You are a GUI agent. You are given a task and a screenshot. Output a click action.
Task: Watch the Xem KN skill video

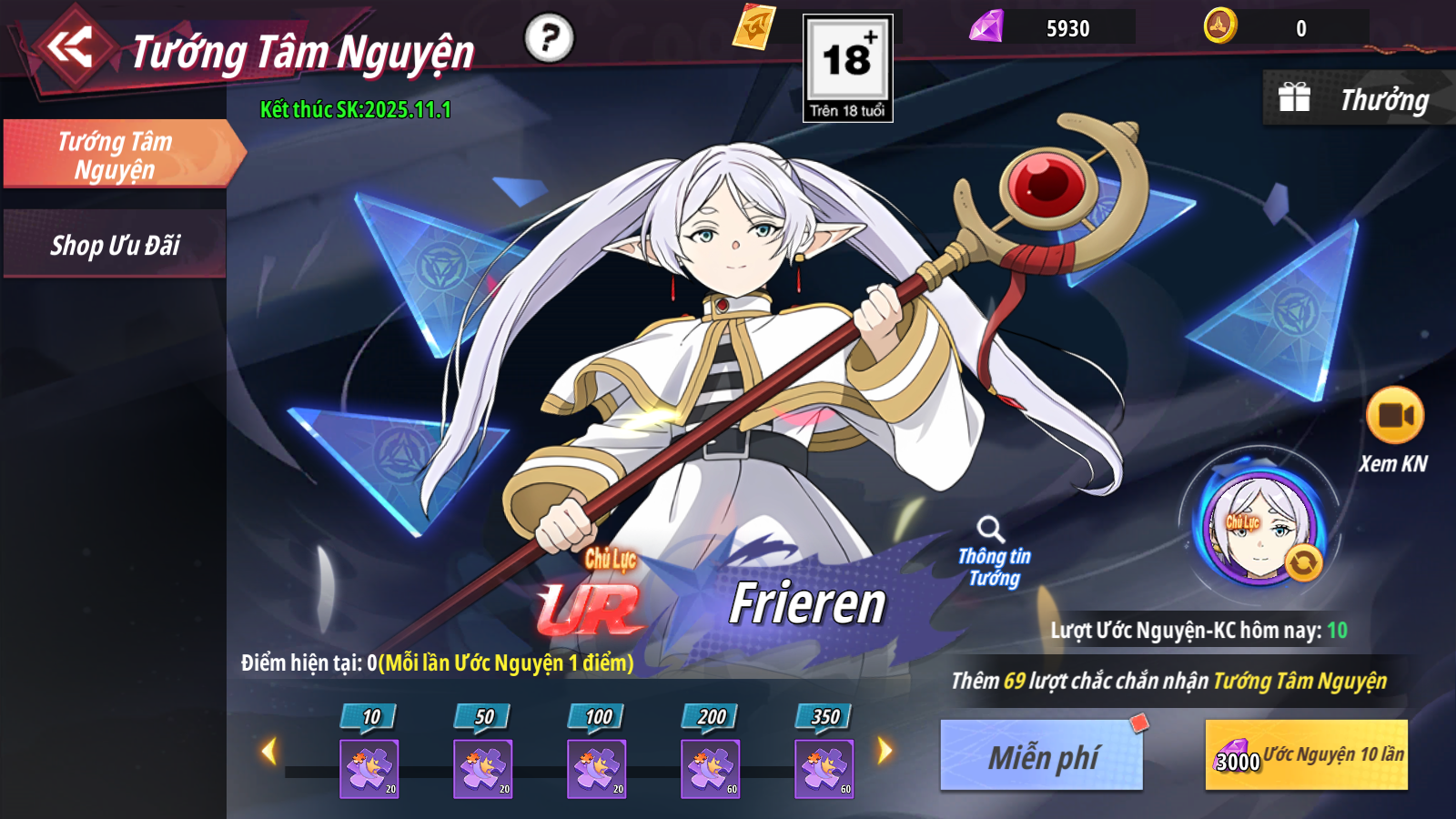click(x=1394, y=416)
